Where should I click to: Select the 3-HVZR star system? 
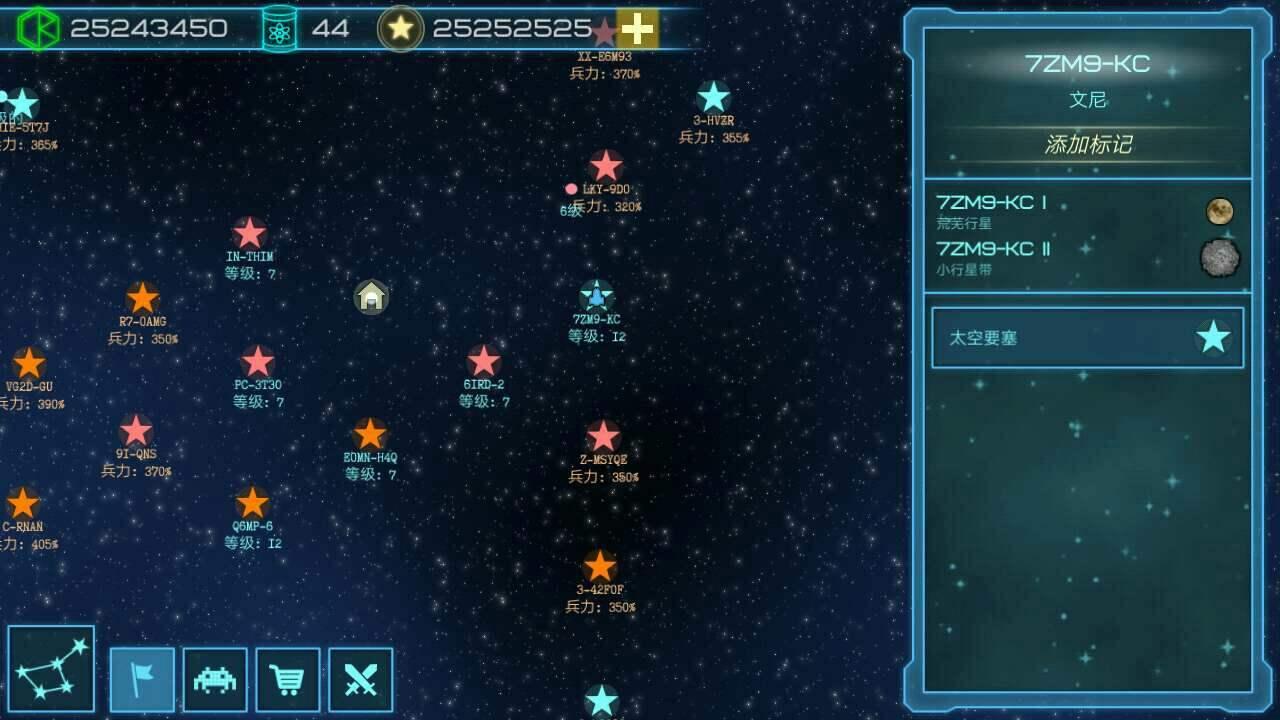pos(713,98)
